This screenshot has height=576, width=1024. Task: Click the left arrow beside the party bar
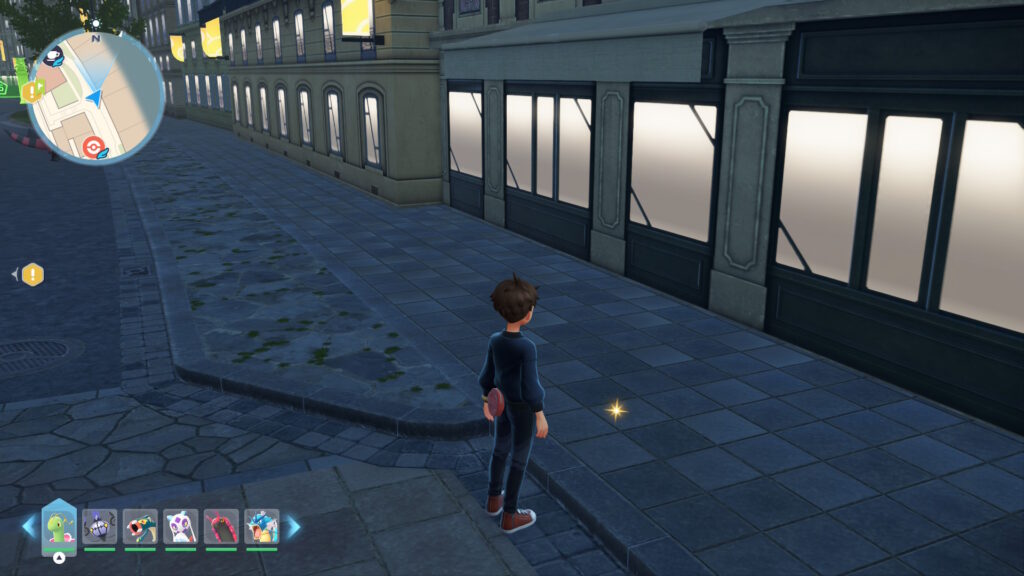(28, 526)
